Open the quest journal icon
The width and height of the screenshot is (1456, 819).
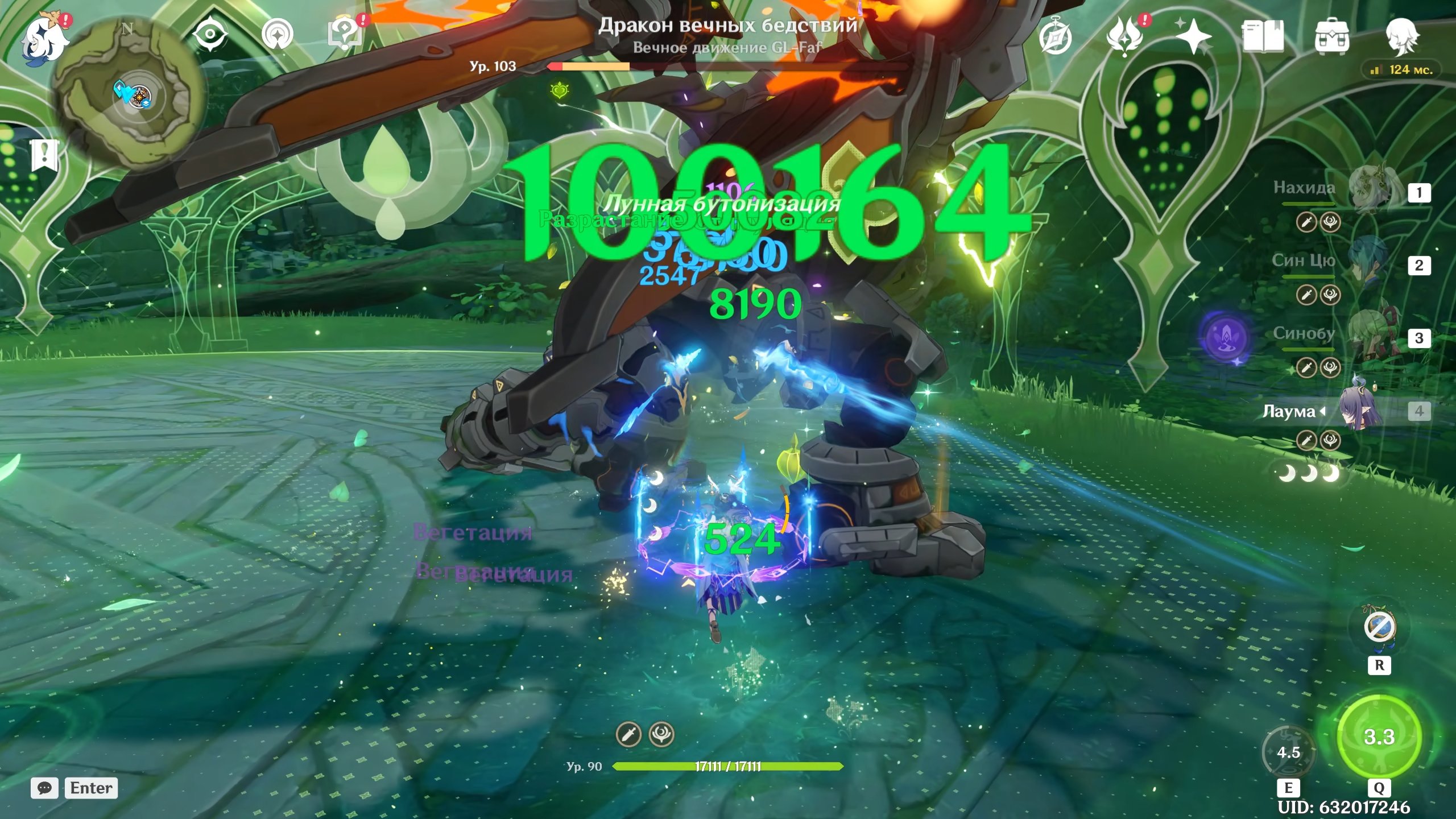pyautogui.click(x=345, y=35)
